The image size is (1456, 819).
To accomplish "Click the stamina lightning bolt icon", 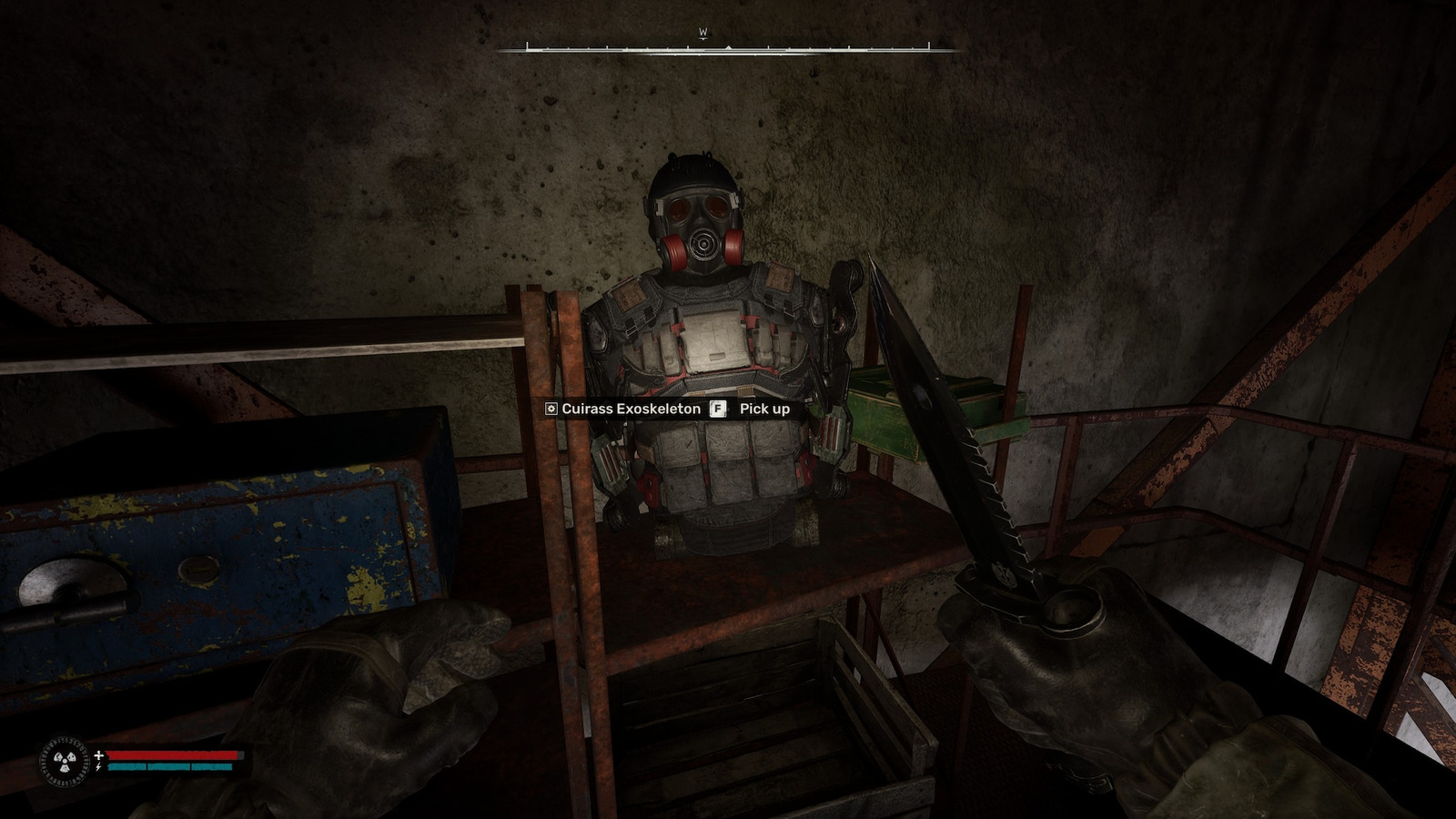I will [98, 769].
